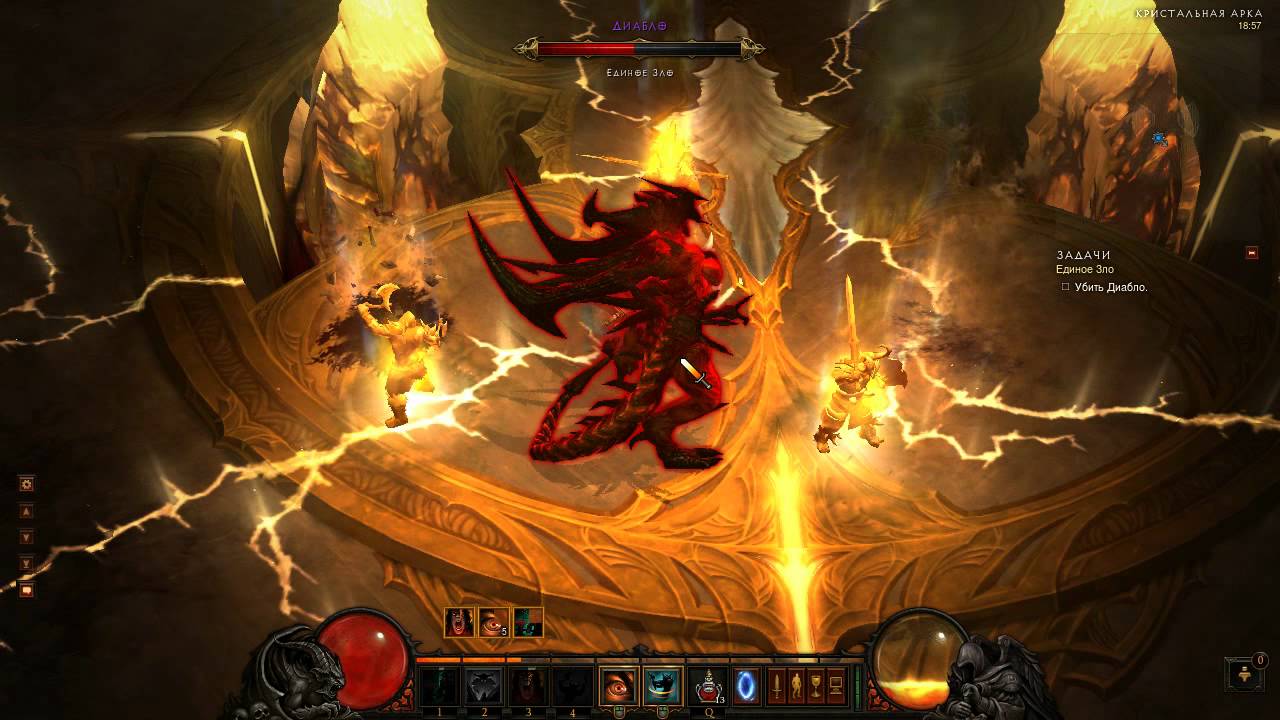Open the goblet achievements button
This screenshot has height=720, width=1280.
coord(816,686)
